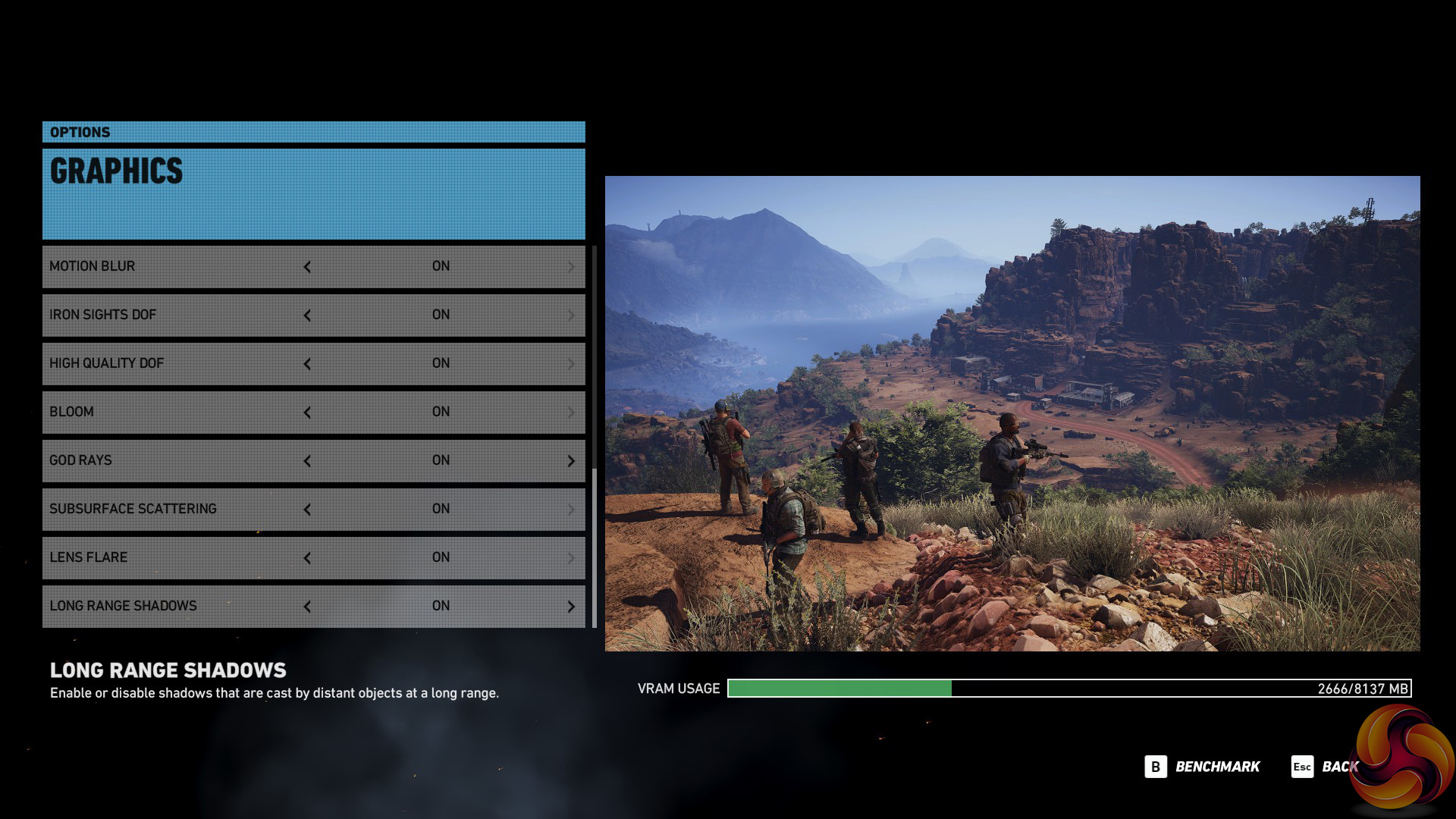The height and width of the screenshot is (819, 1456).
Task: Click the left arrow for Motion Blur
Action: (x=307, y=267)
